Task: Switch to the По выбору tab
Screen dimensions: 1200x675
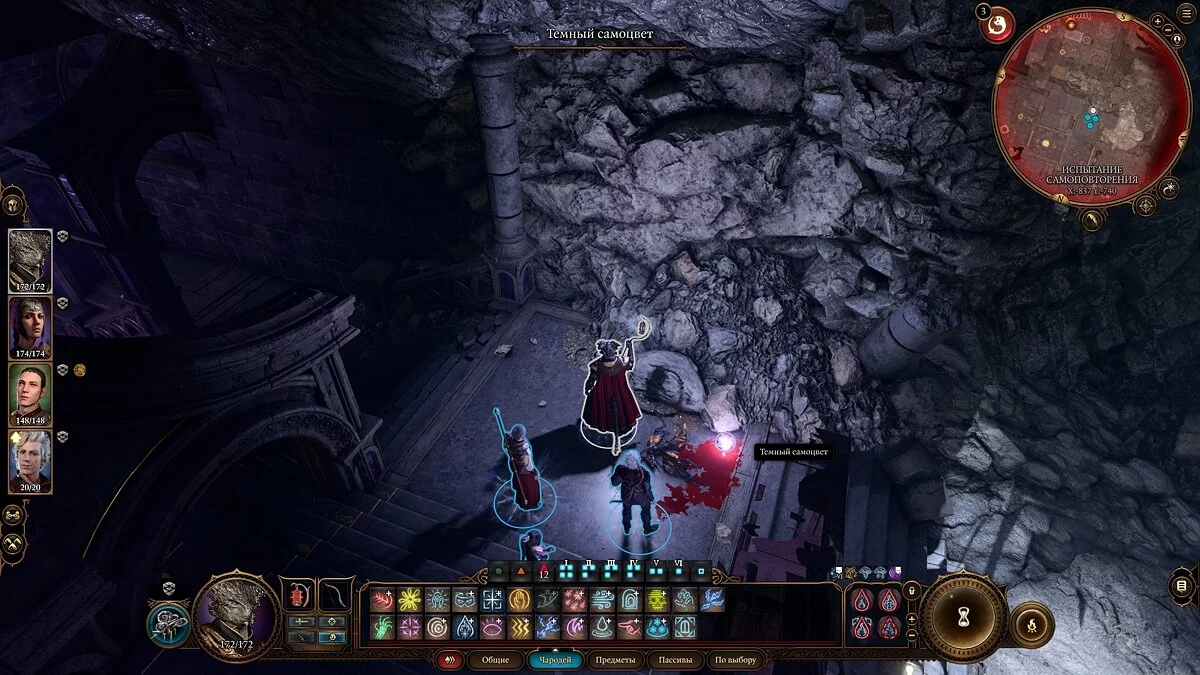Action: [x=736, y=660]
